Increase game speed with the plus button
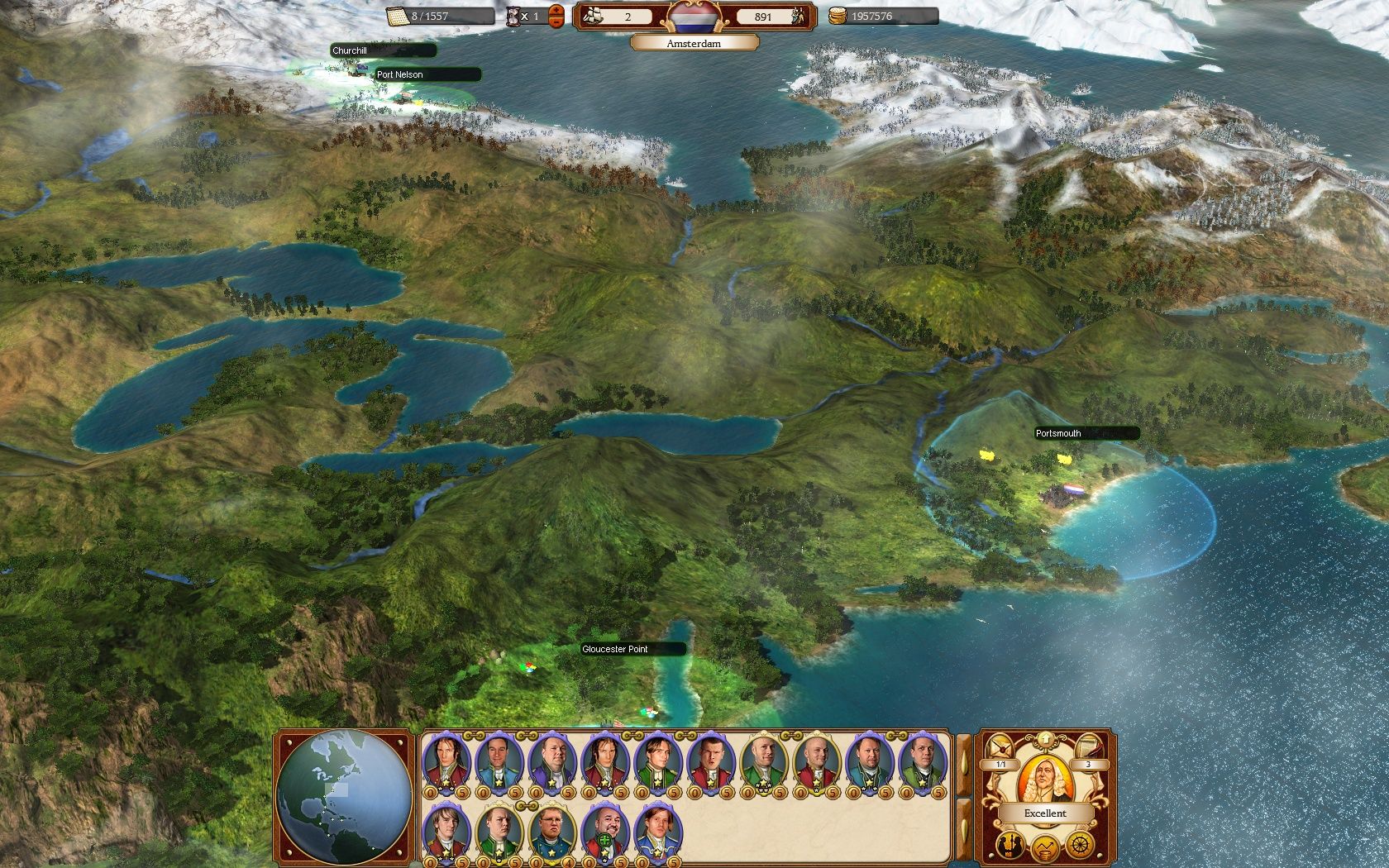The image size is (1389, 868). pyautogui.click(x=556, y=10)
